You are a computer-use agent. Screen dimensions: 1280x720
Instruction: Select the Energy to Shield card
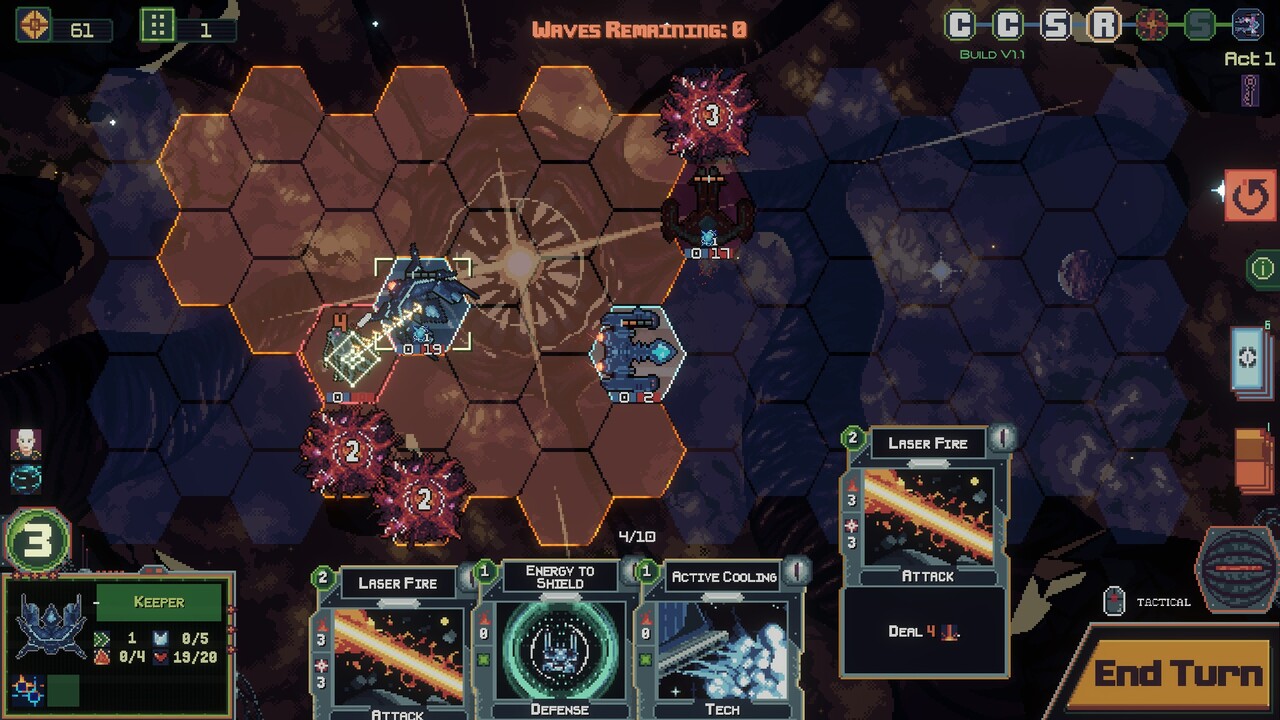click(559, 640)
